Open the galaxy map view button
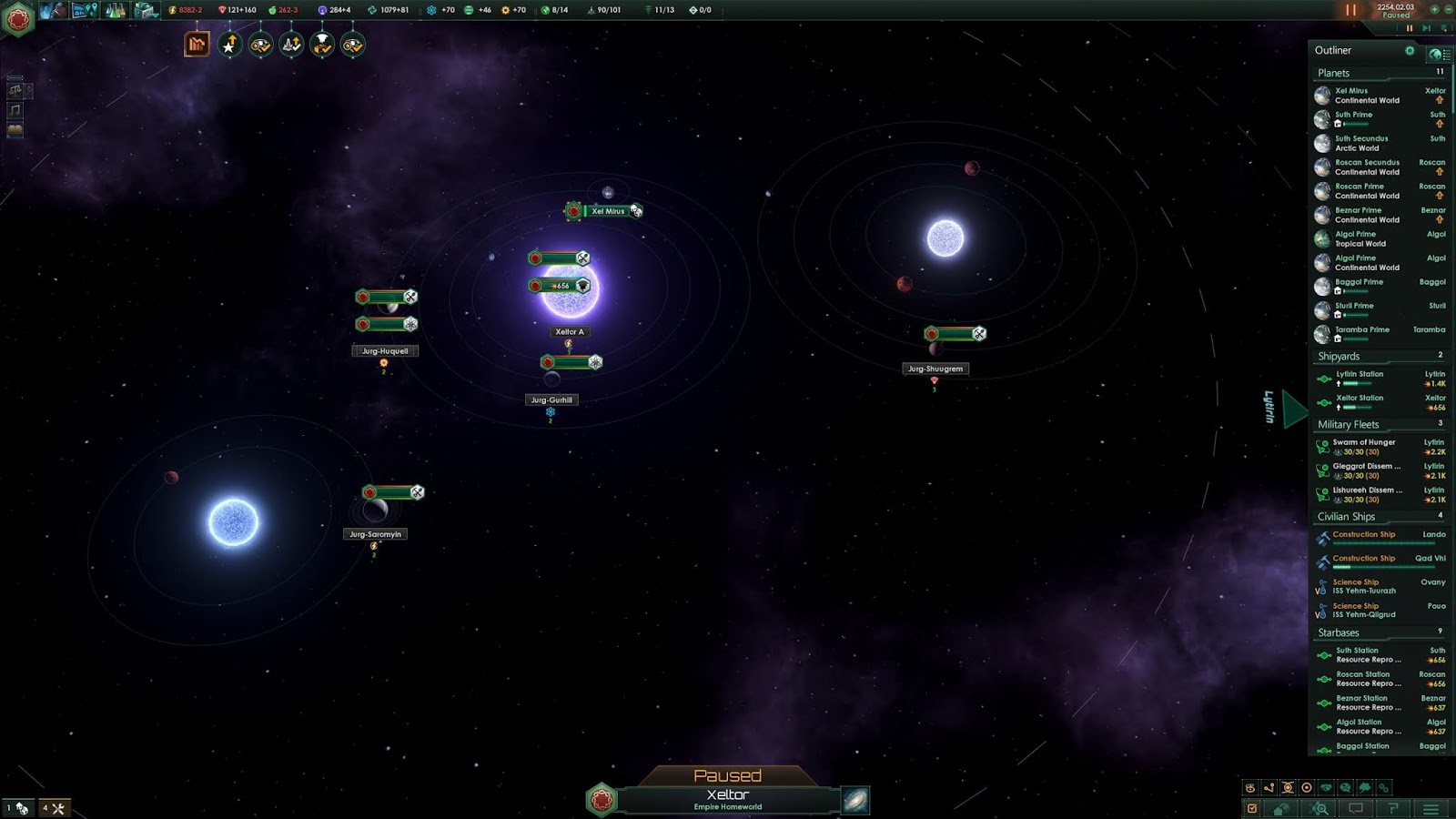Image resolution: width=1456 pixels, height=819 pixels. pyautogui.click(x=855, y=800)
